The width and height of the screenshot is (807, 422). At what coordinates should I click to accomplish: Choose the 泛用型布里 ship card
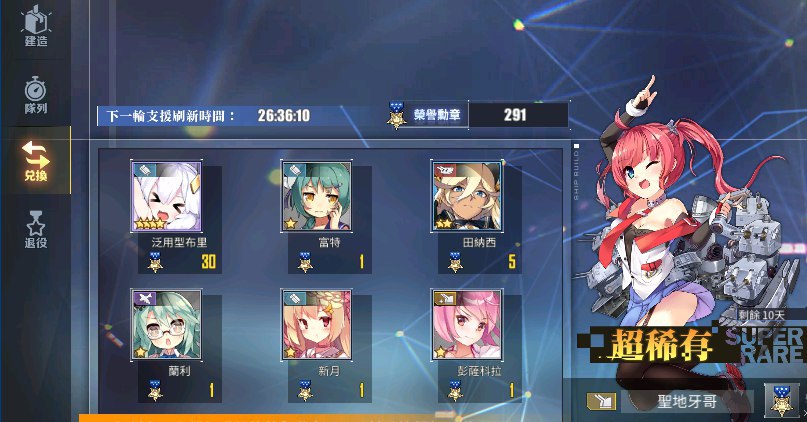[166, 196]
